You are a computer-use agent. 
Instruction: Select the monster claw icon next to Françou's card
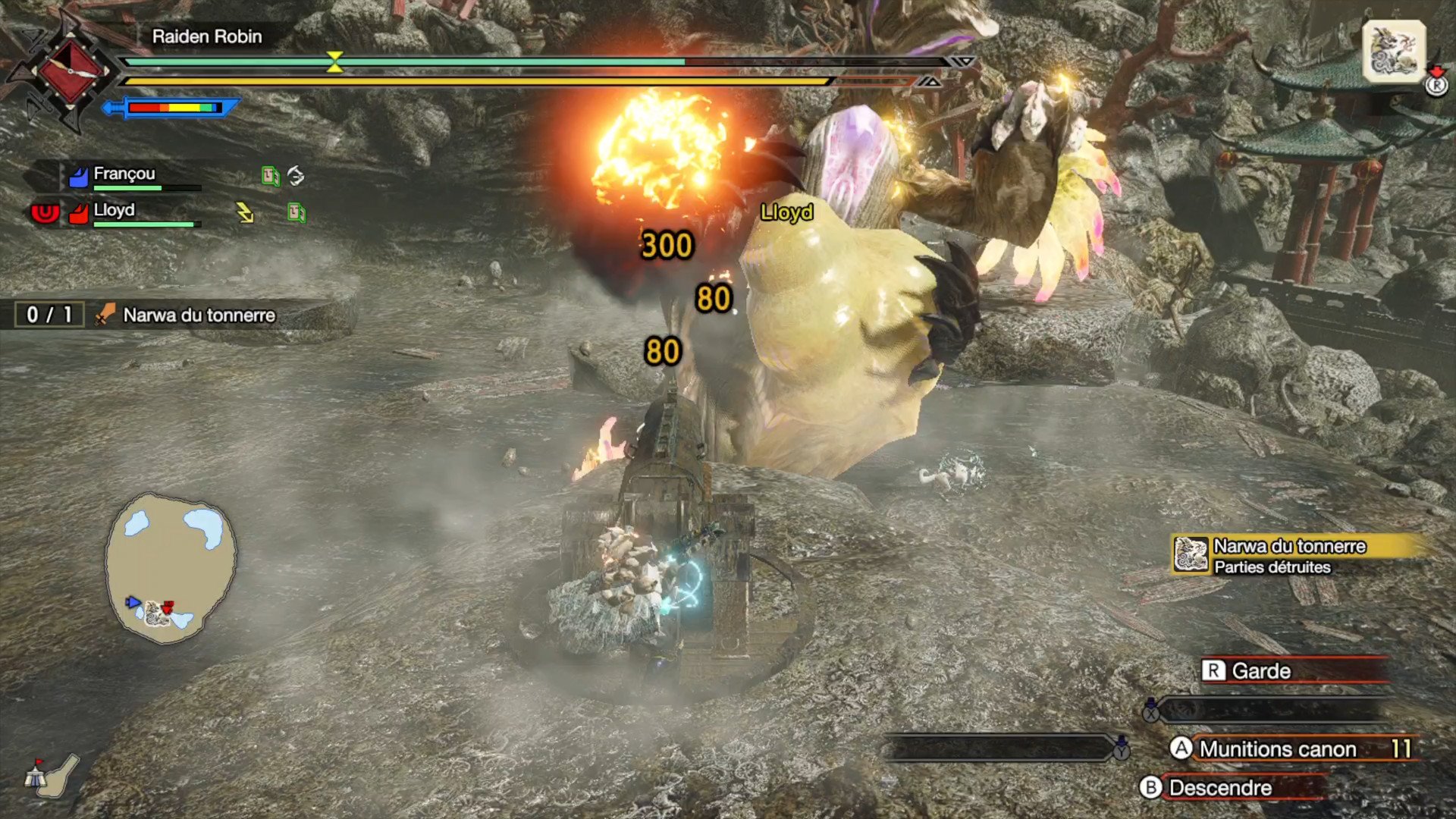point(296,174)
